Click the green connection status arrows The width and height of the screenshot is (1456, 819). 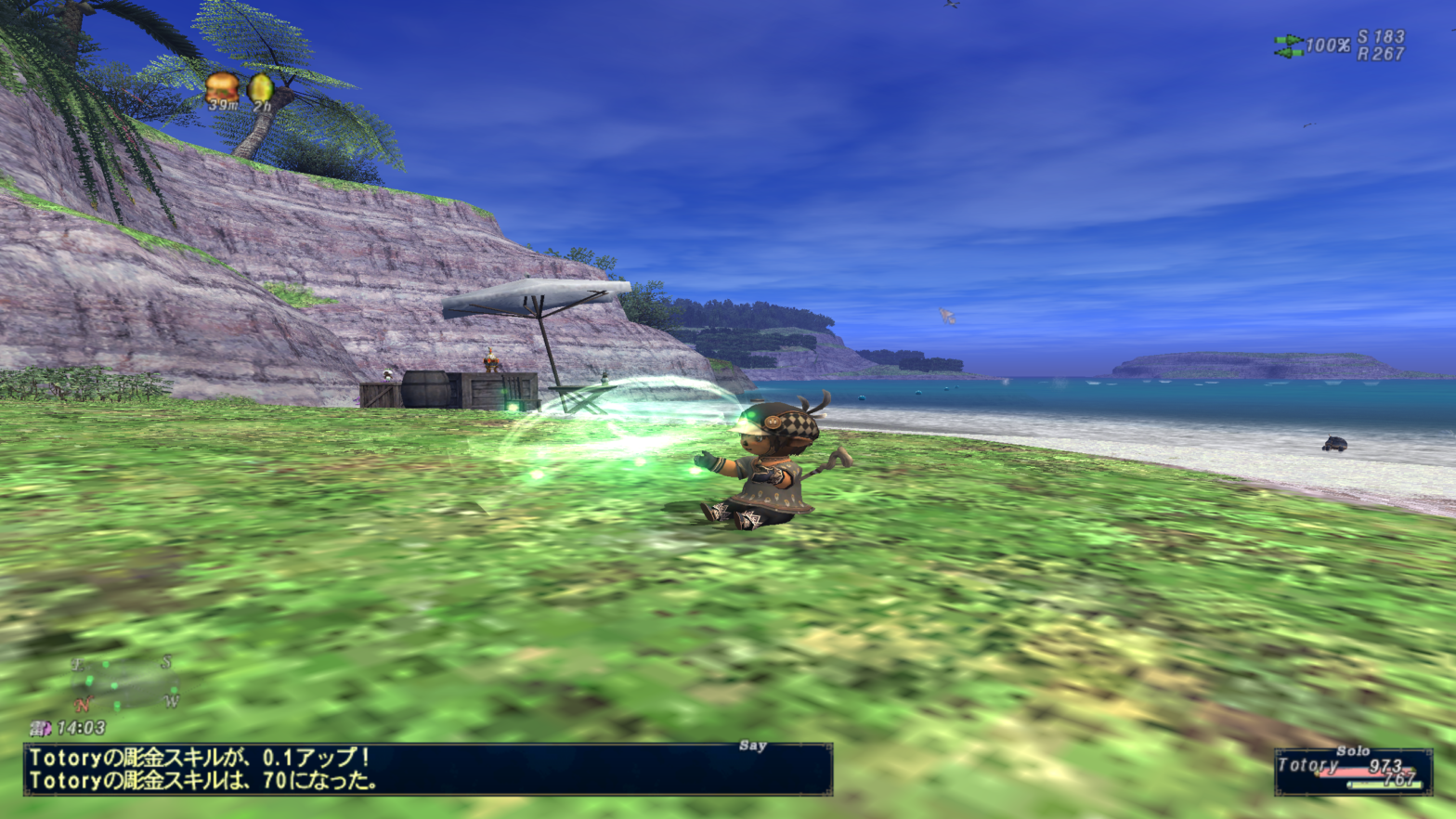click(x=1288, y=45)
